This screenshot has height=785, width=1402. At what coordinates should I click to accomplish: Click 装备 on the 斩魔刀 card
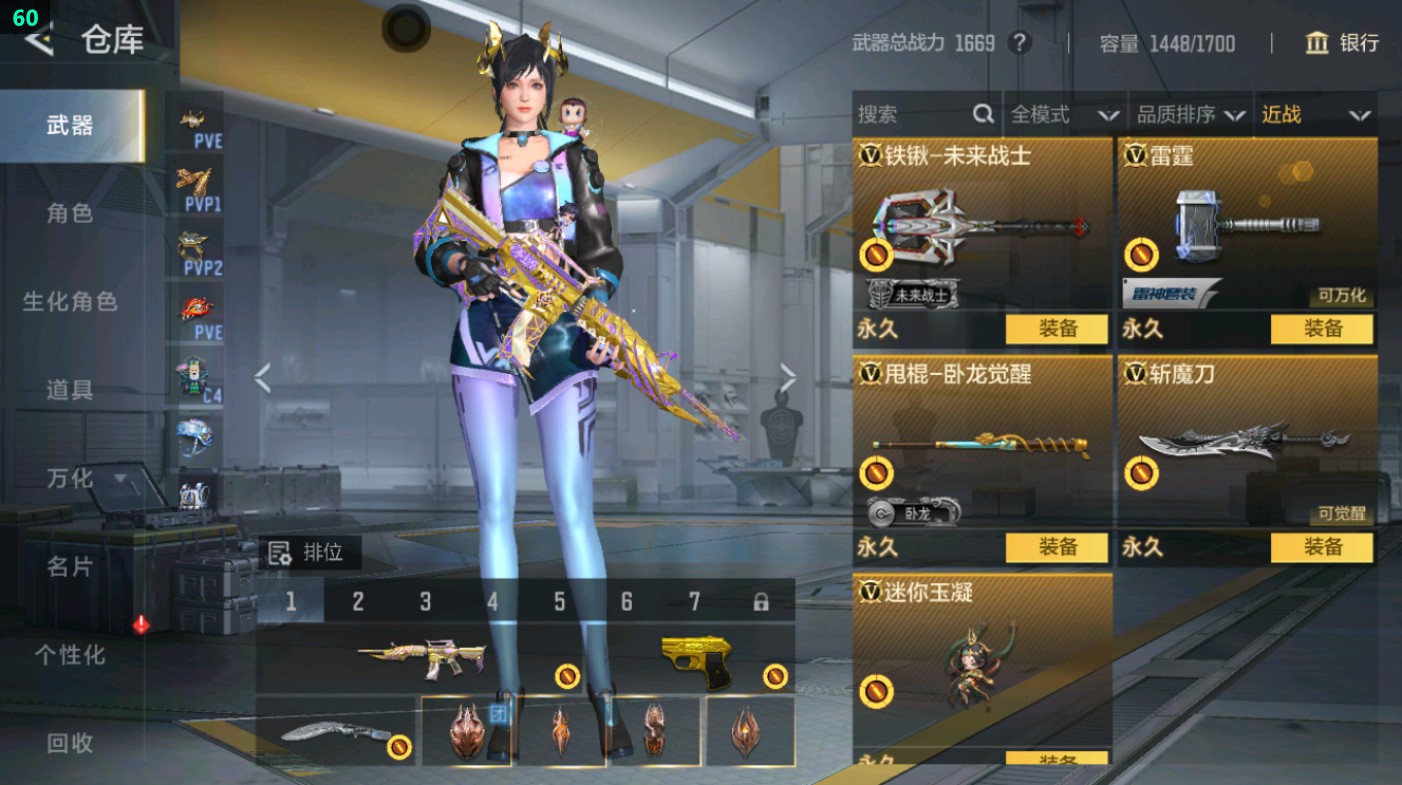click(x=1321, y=548)
